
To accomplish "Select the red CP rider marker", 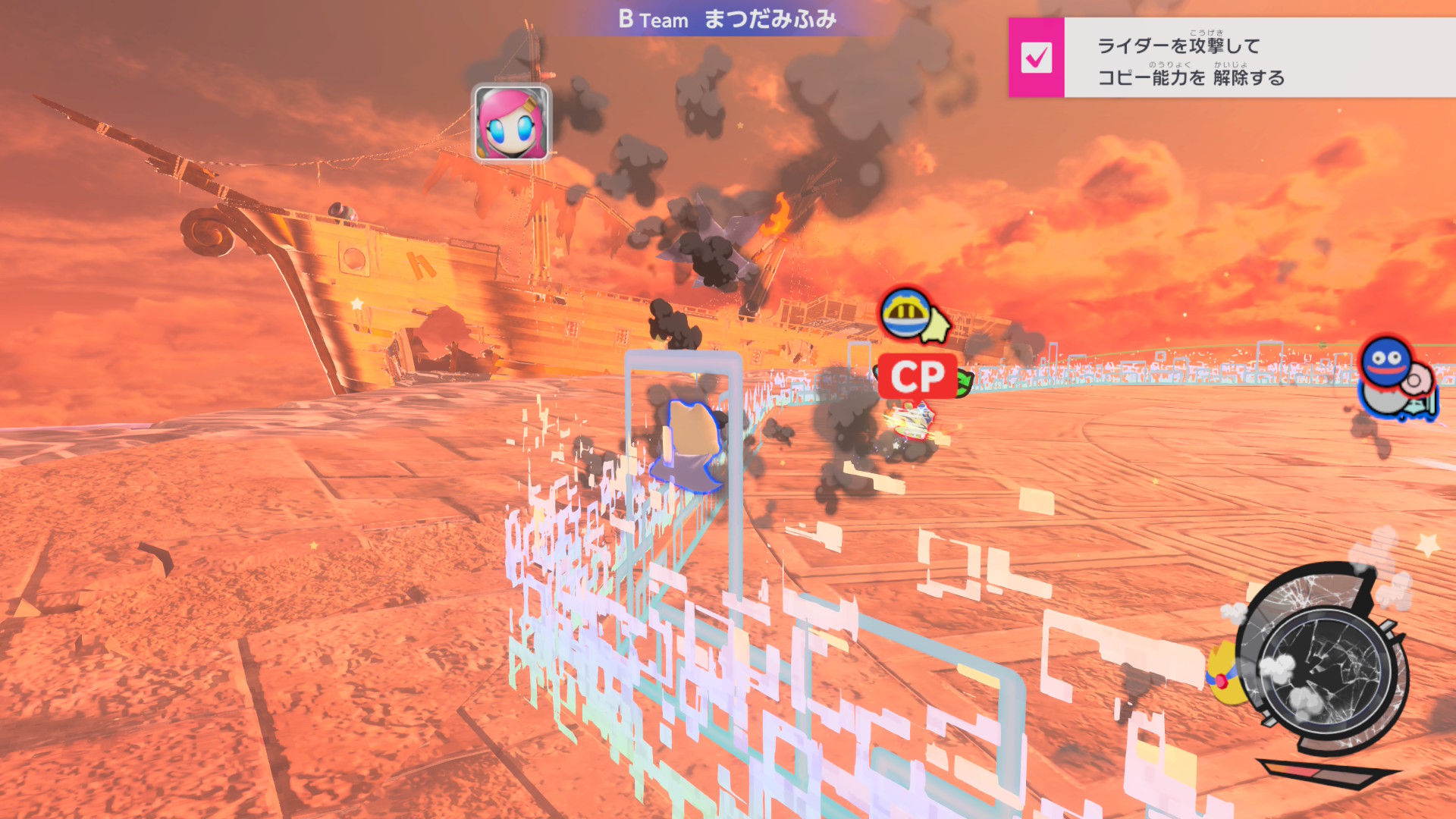I will click(x=917, y=376).
